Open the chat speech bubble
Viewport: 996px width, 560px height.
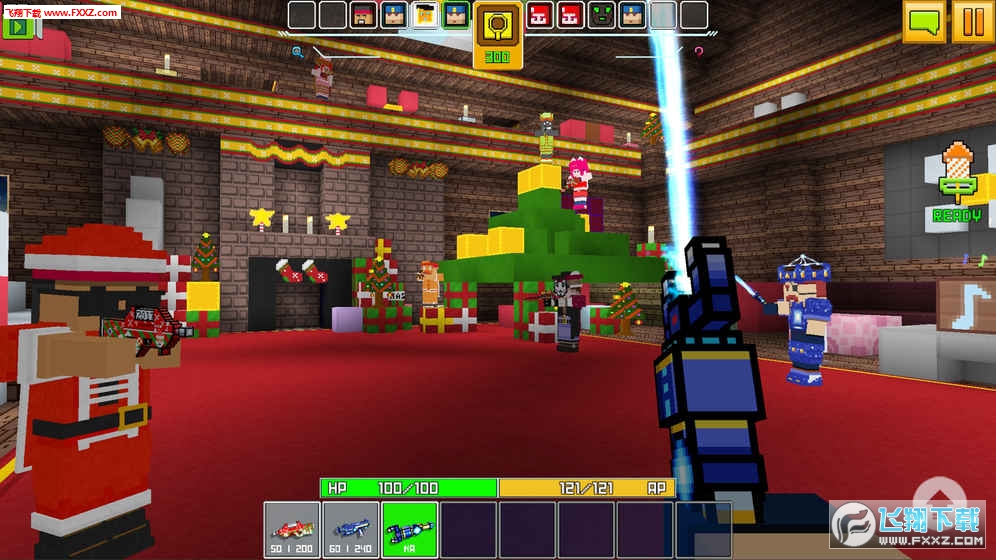[924, 22]
